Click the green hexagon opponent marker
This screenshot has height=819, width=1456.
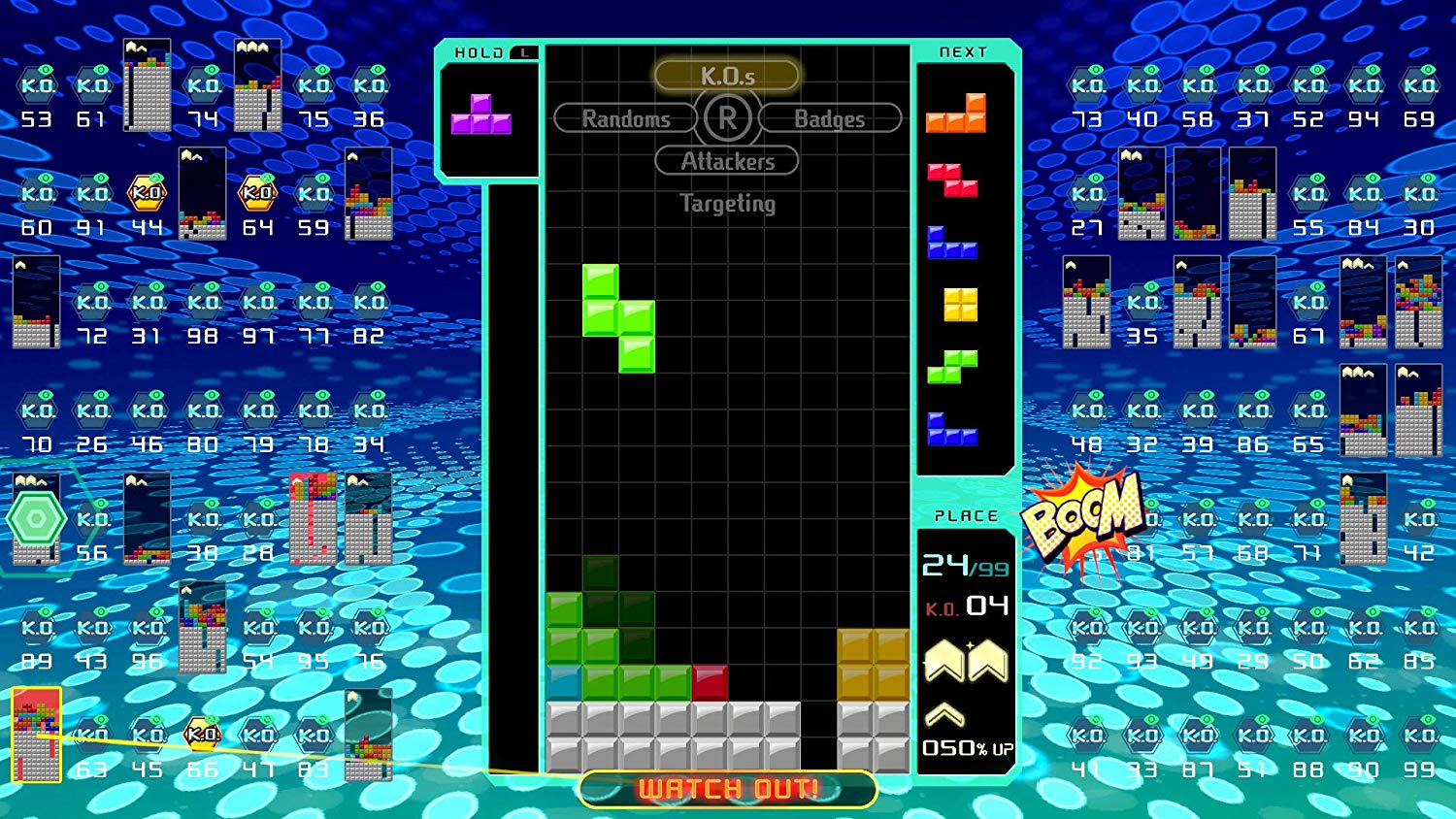tap(36, 519)
